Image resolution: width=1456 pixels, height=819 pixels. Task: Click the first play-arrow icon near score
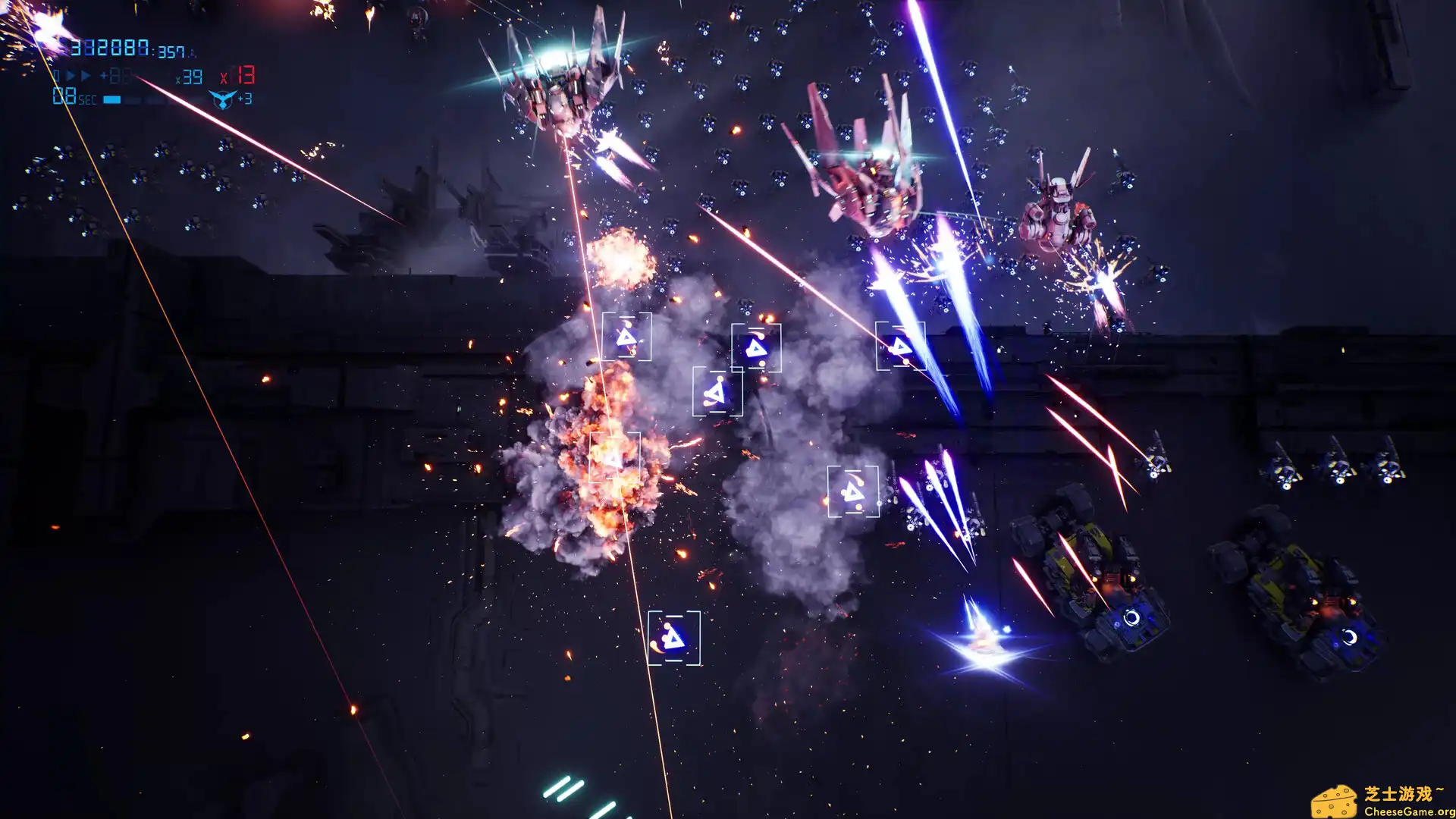coord(71,75)
